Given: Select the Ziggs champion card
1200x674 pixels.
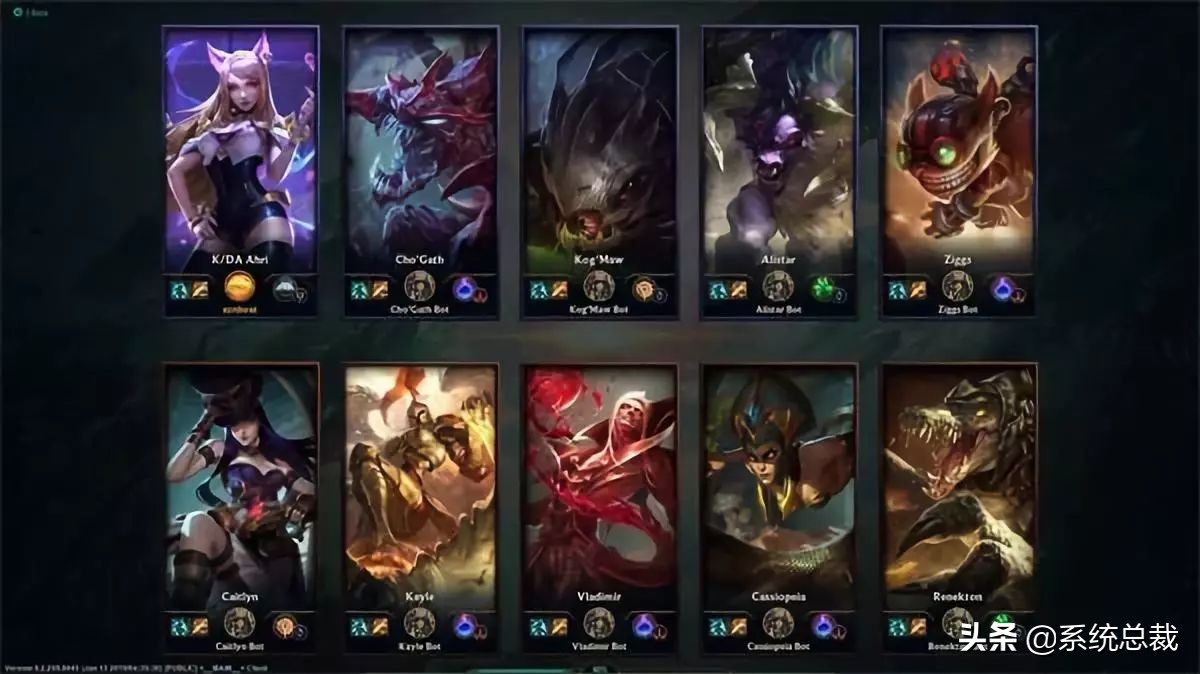Looking at the screenshot, I should click(958, 150).
